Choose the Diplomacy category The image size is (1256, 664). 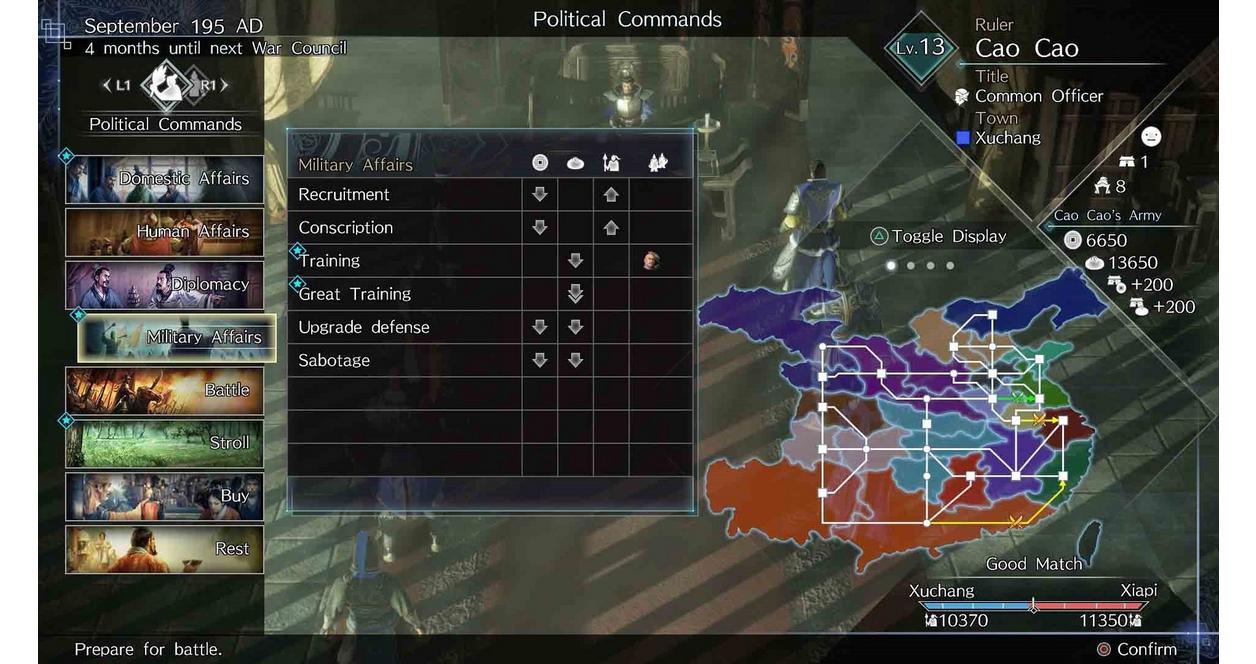pos(165,285)
